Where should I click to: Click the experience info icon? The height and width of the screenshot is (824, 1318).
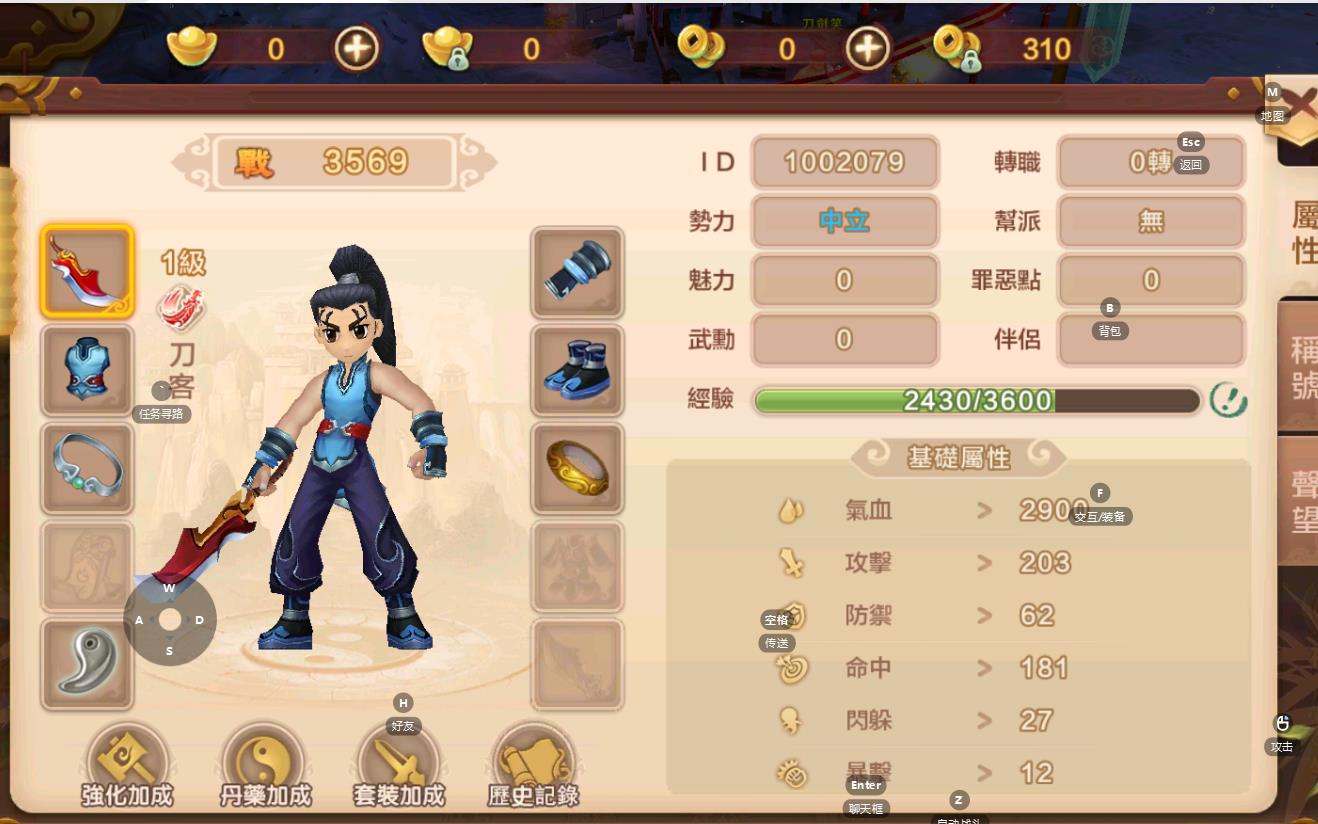1228,400
